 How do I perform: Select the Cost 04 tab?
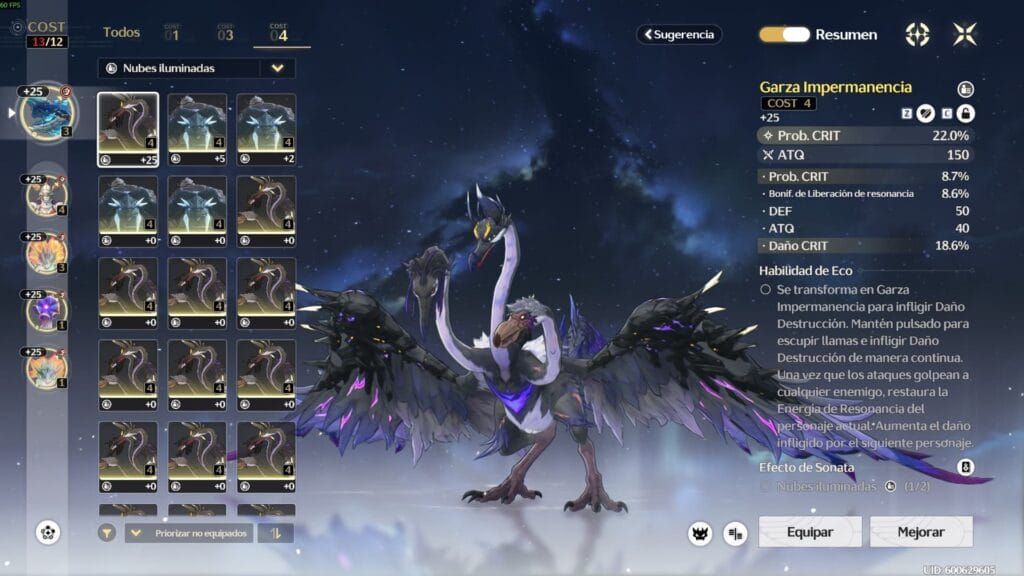click(279, 33)
